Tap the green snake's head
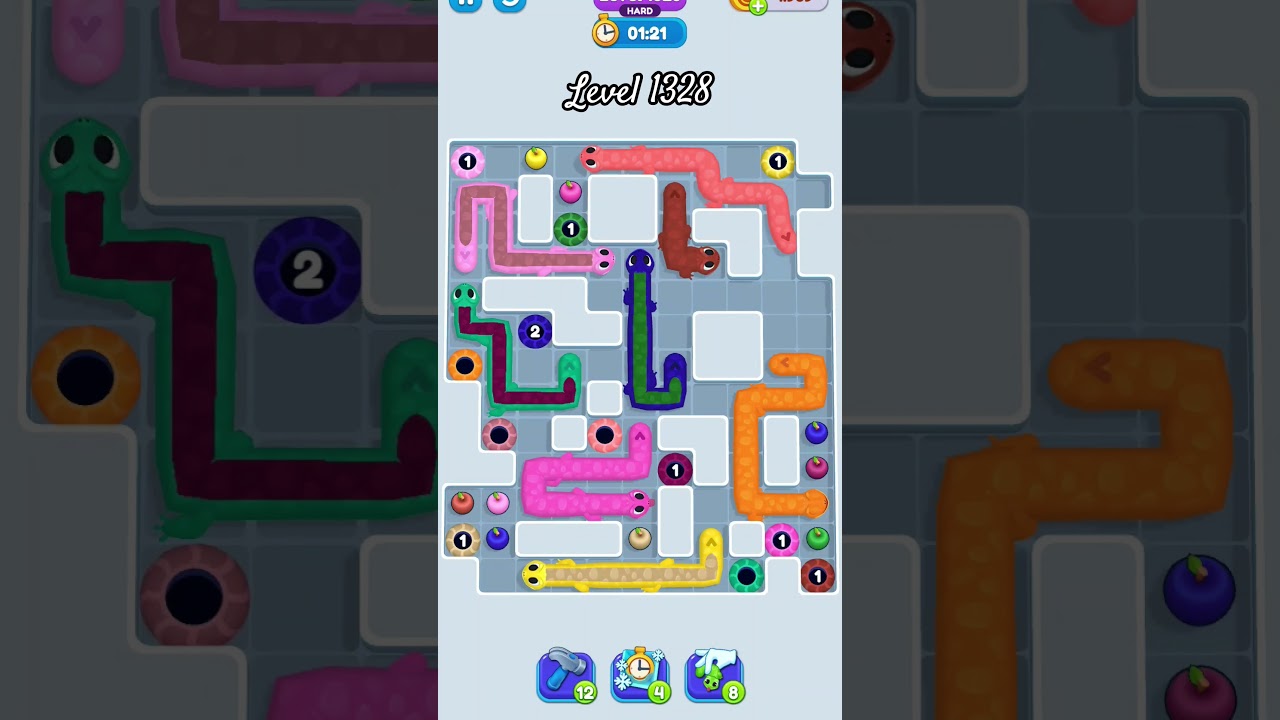The image size is (1280, 720). pos(463,294)
